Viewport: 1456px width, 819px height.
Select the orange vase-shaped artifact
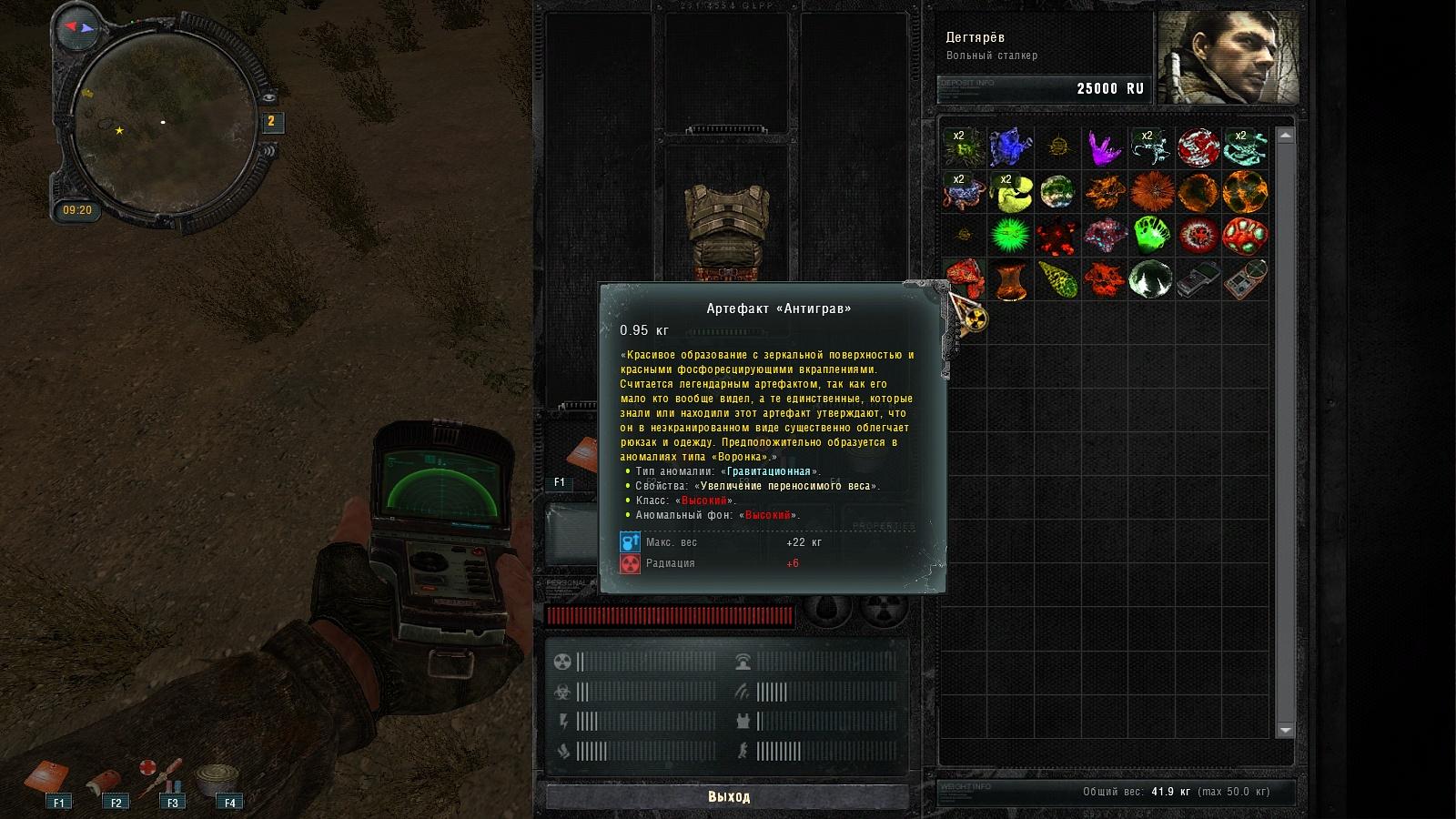[x=1010, y=279]
